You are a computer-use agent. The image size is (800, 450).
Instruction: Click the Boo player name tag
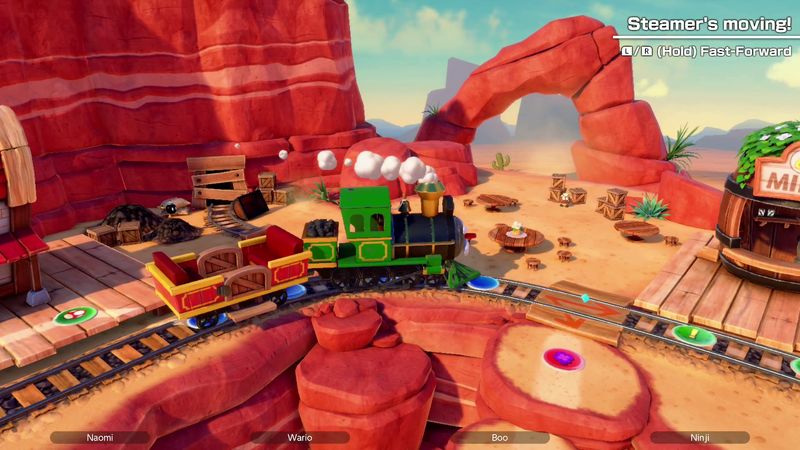[500, 437]
